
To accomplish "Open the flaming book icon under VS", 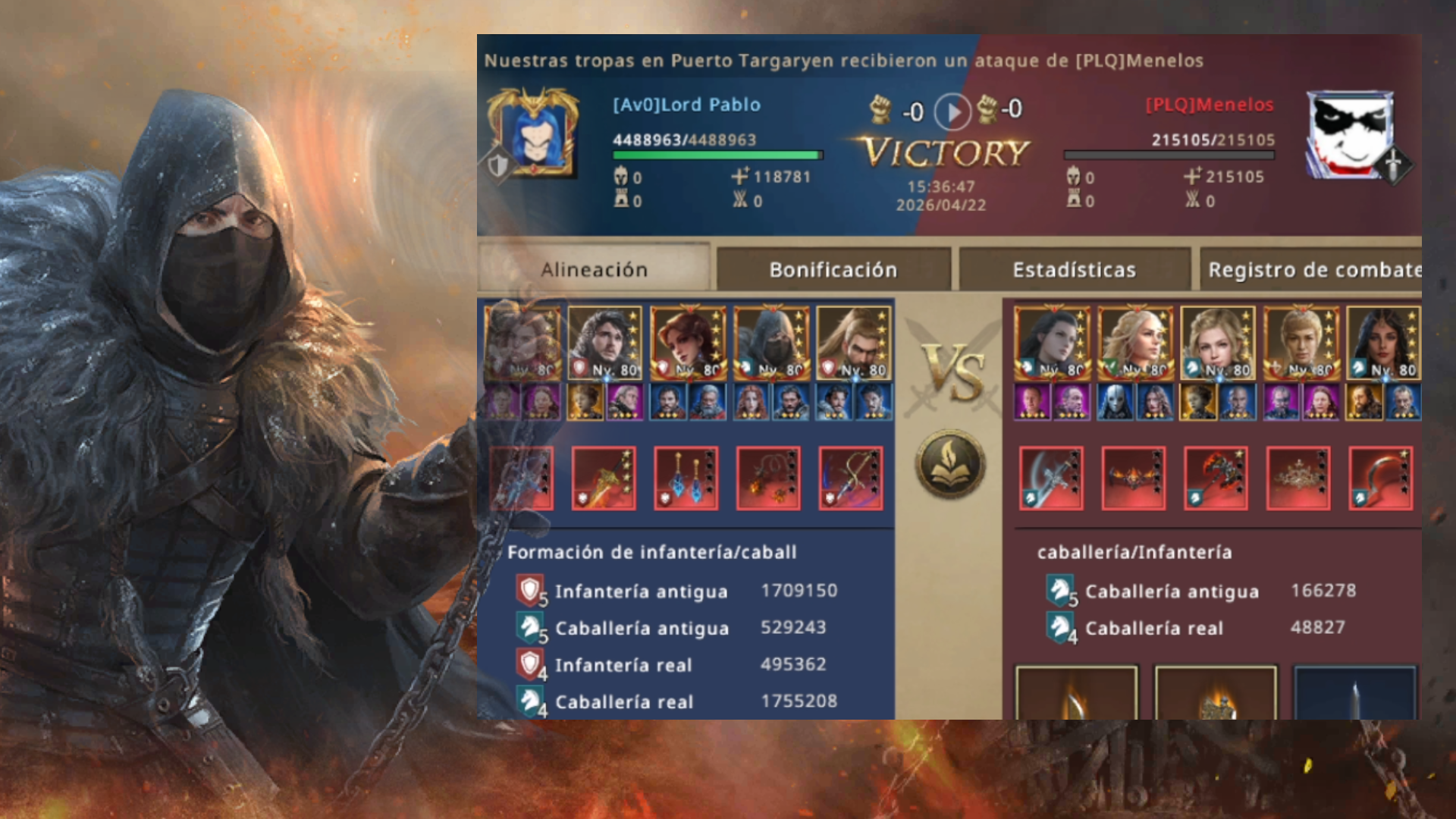I will tap(951, 465).
